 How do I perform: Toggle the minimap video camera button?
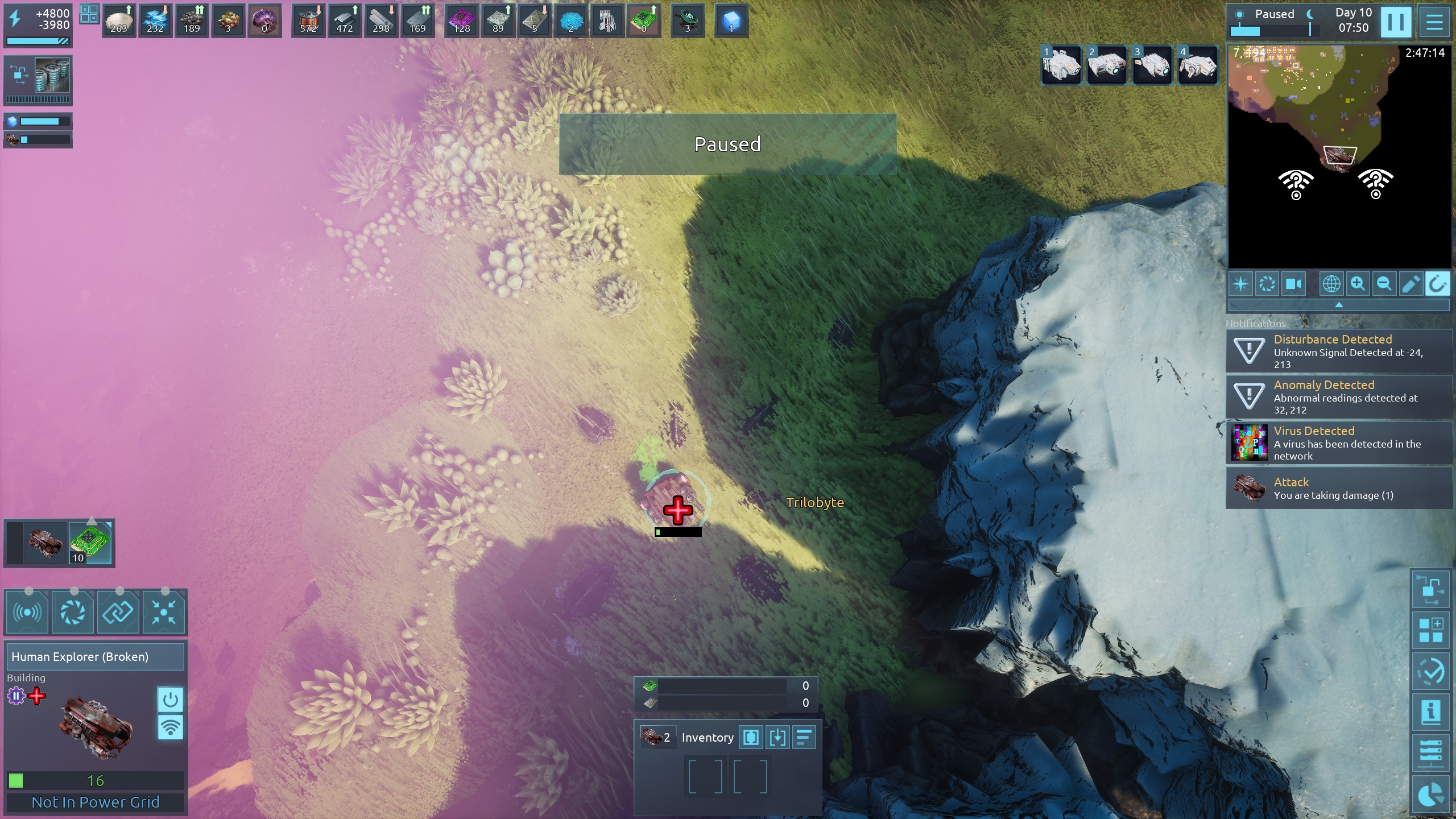(1293, 284)
